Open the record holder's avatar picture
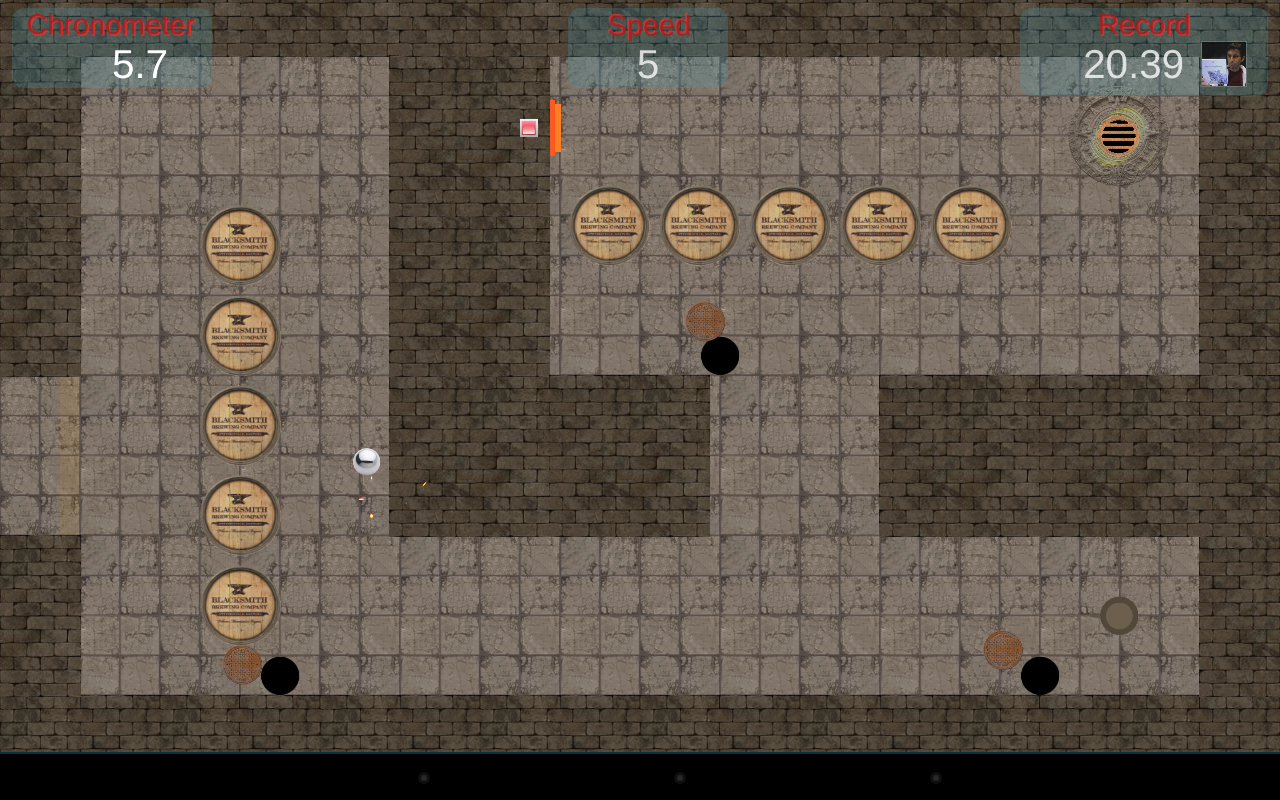The width and height of the screenshot is (1280, 800). pyautogui.click(x=1223, y=64)
